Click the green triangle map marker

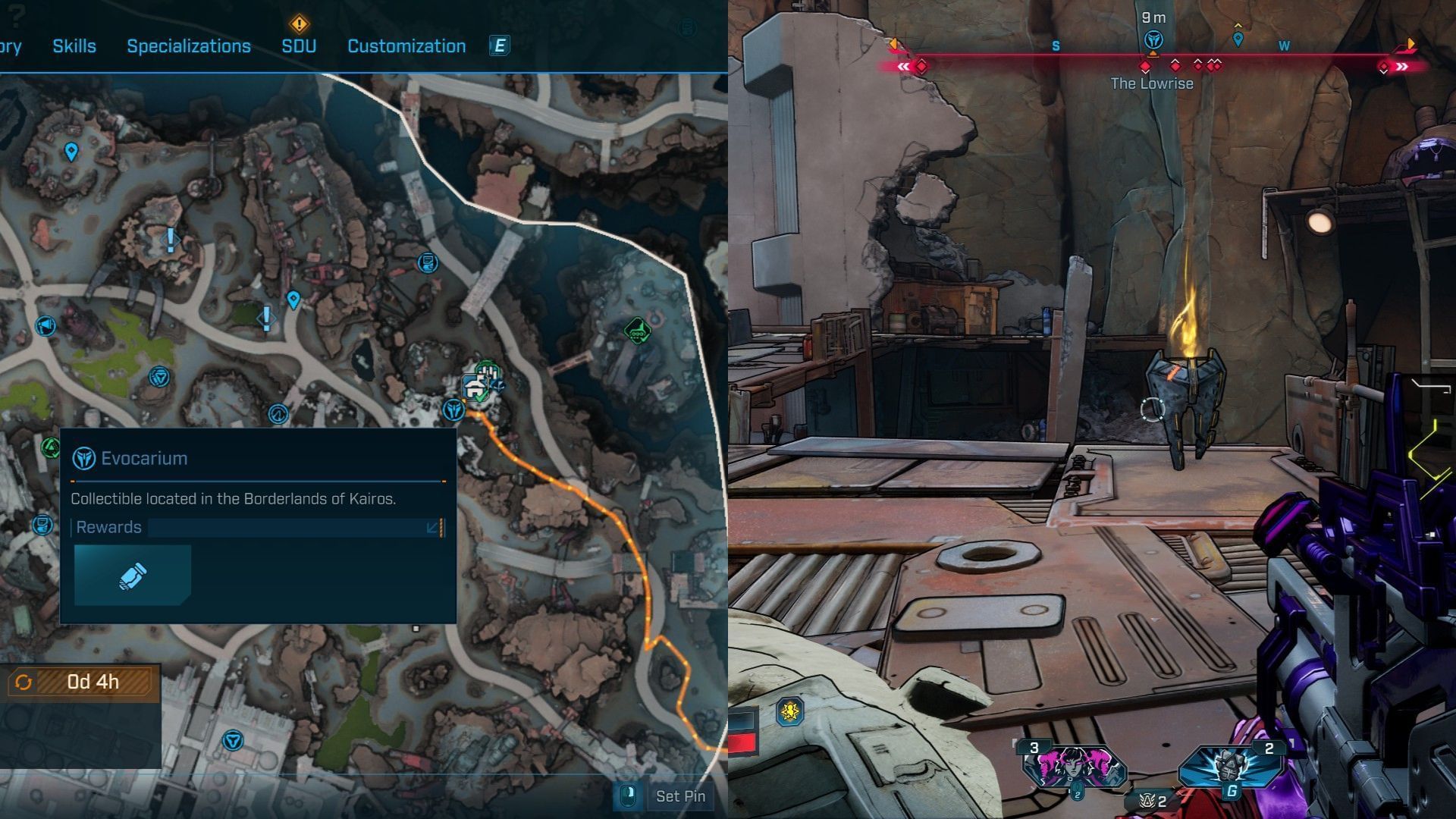pos(51,447)
